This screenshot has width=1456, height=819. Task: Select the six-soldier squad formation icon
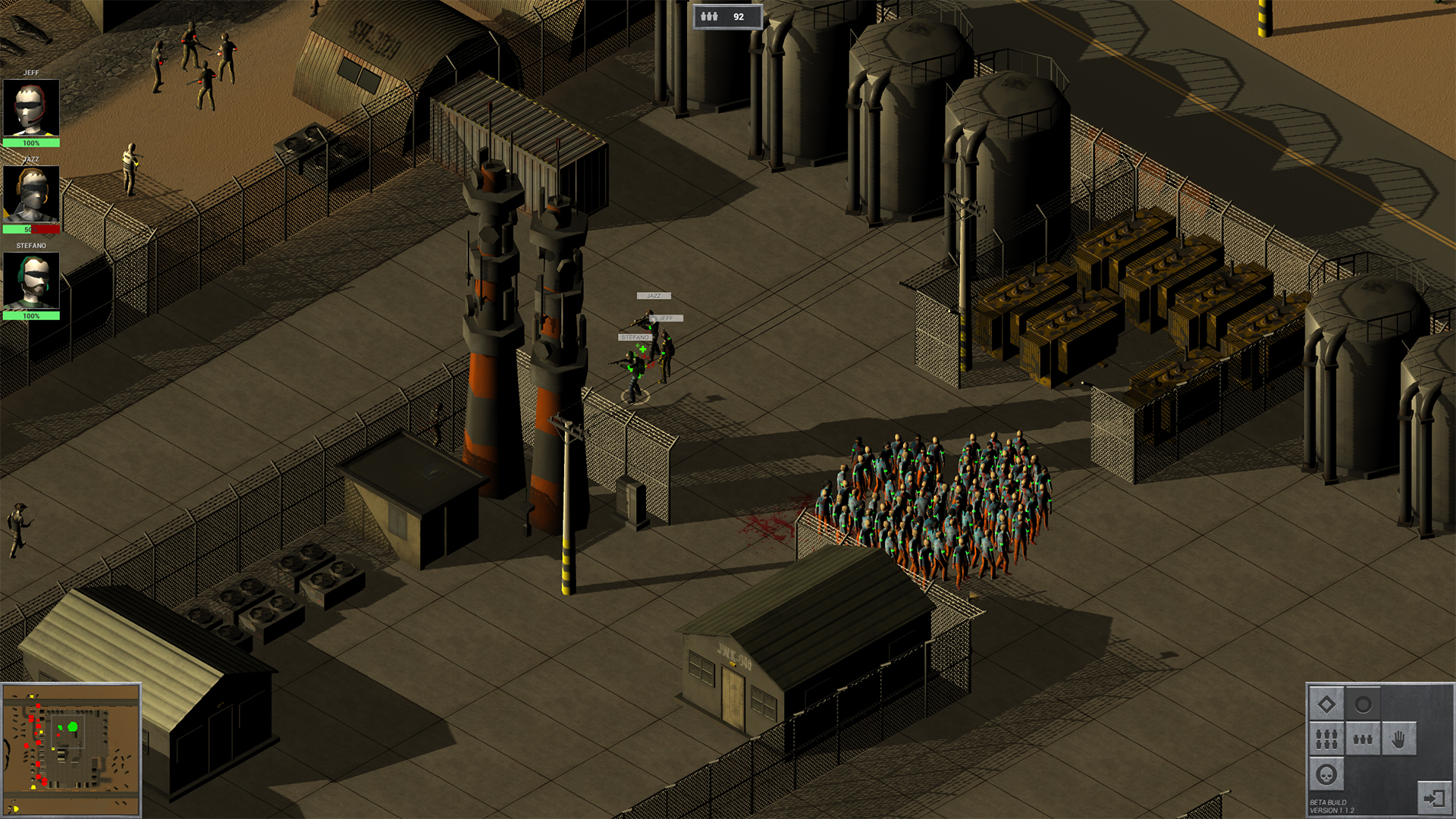[1326, 739]
